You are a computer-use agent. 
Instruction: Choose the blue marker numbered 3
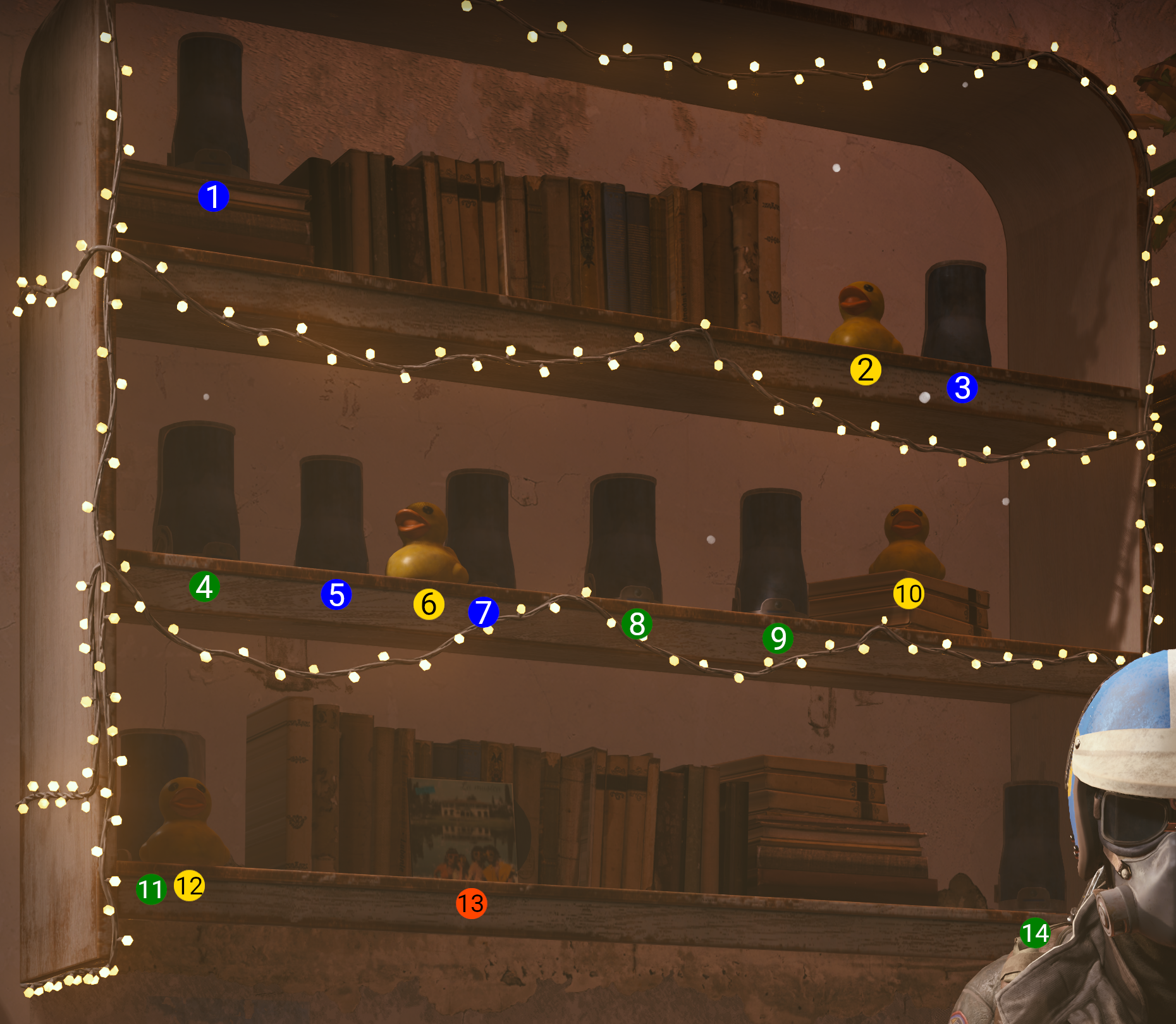962,387
